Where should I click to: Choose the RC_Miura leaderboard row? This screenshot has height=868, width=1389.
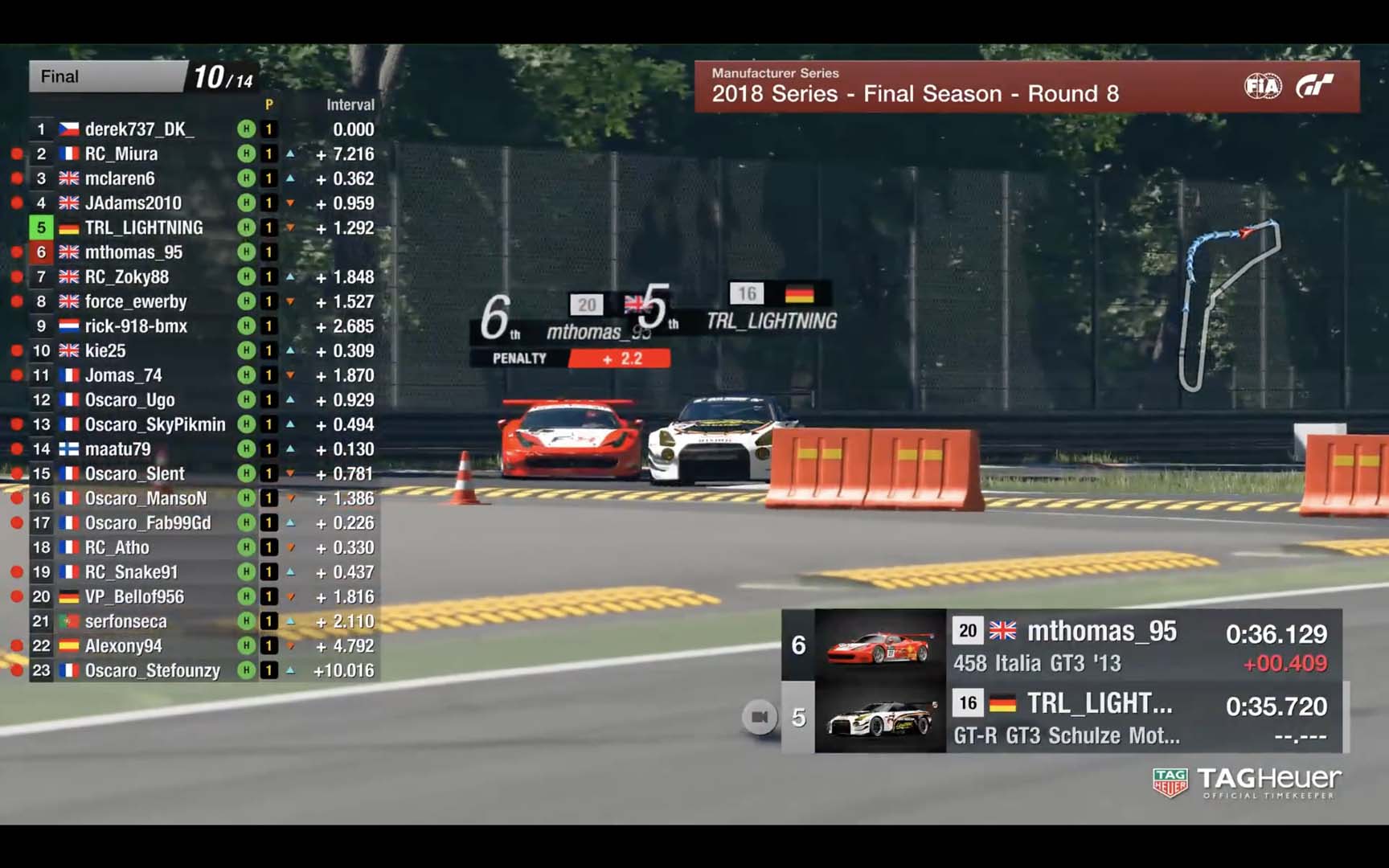(121, 154)
